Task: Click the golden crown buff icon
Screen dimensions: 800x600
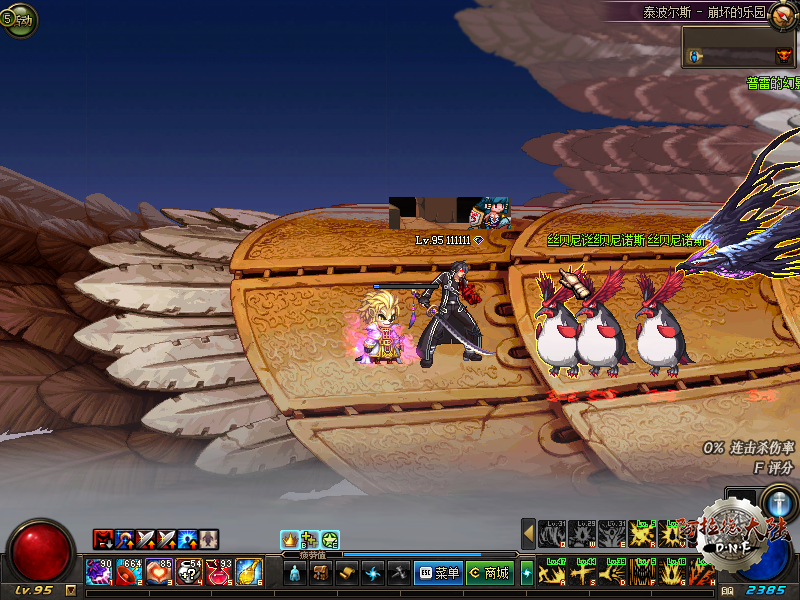Action: [x=290, y=540]
